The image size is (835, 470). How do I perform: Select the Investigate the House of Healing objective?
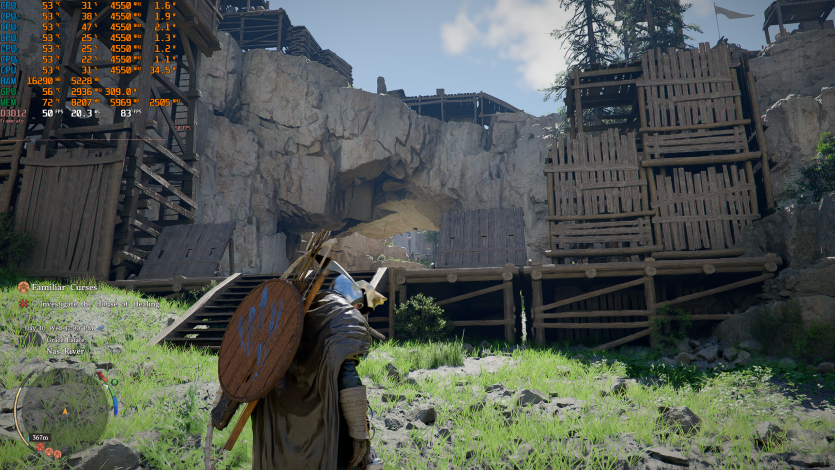93,302
